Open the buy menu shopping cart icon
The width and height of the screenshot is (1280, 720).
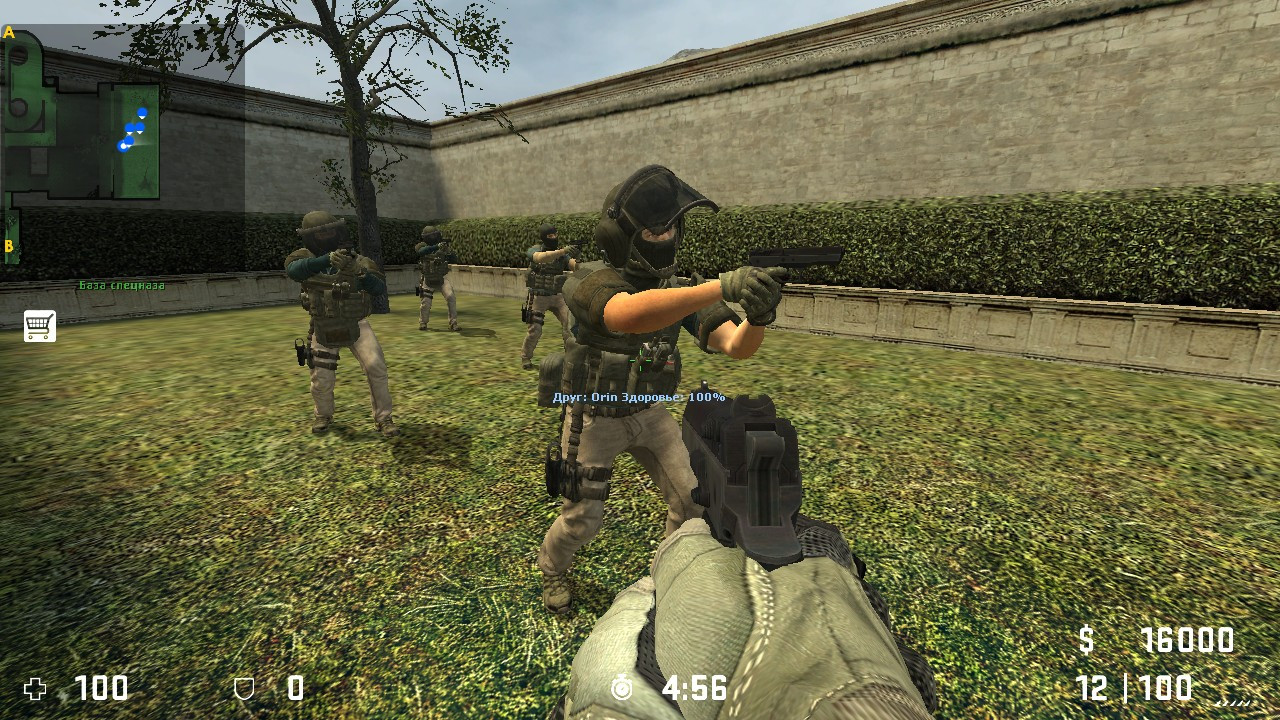tap(38, 327)
